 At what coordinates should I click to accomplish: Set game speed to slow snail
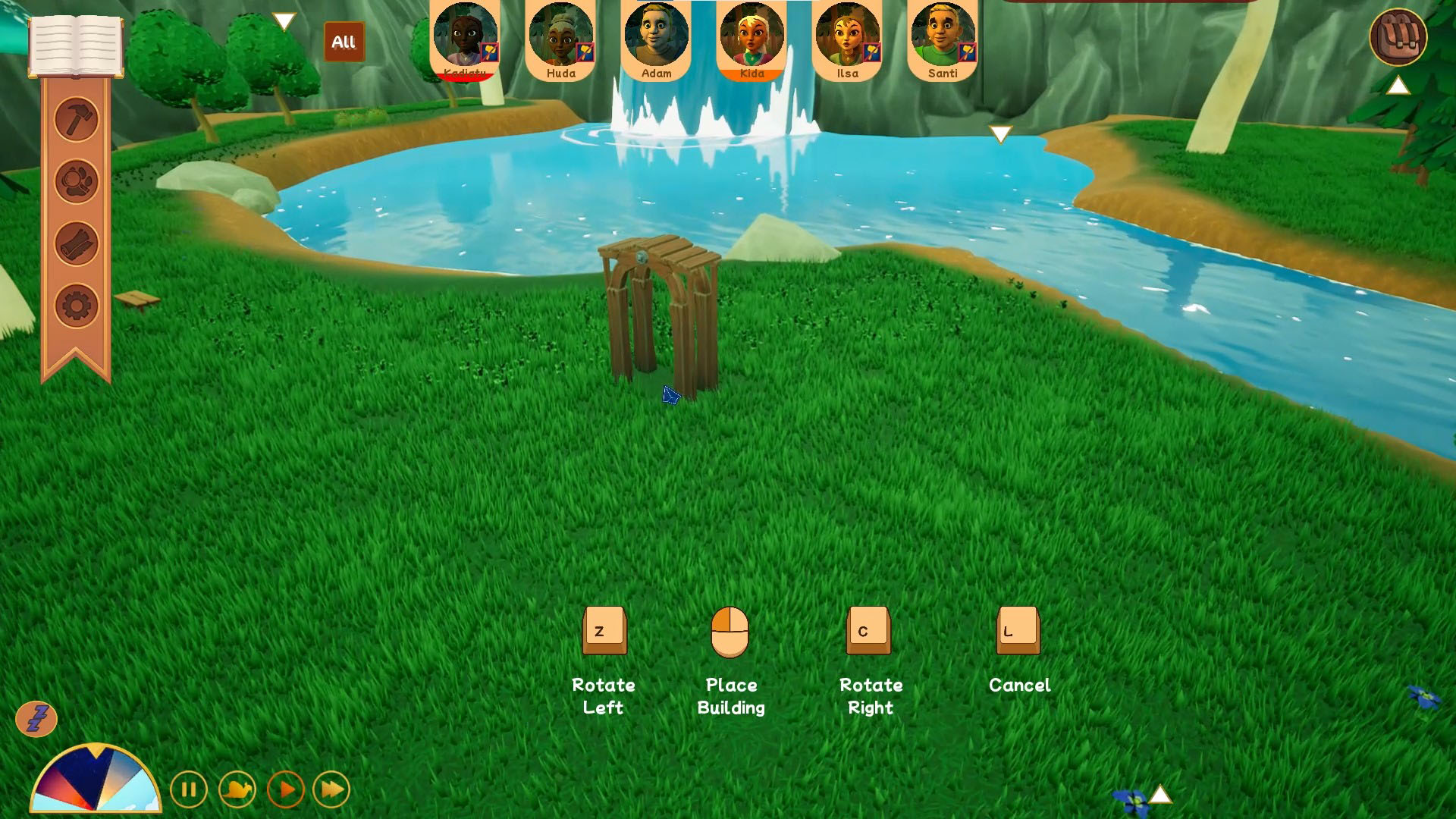click(237, 790)
